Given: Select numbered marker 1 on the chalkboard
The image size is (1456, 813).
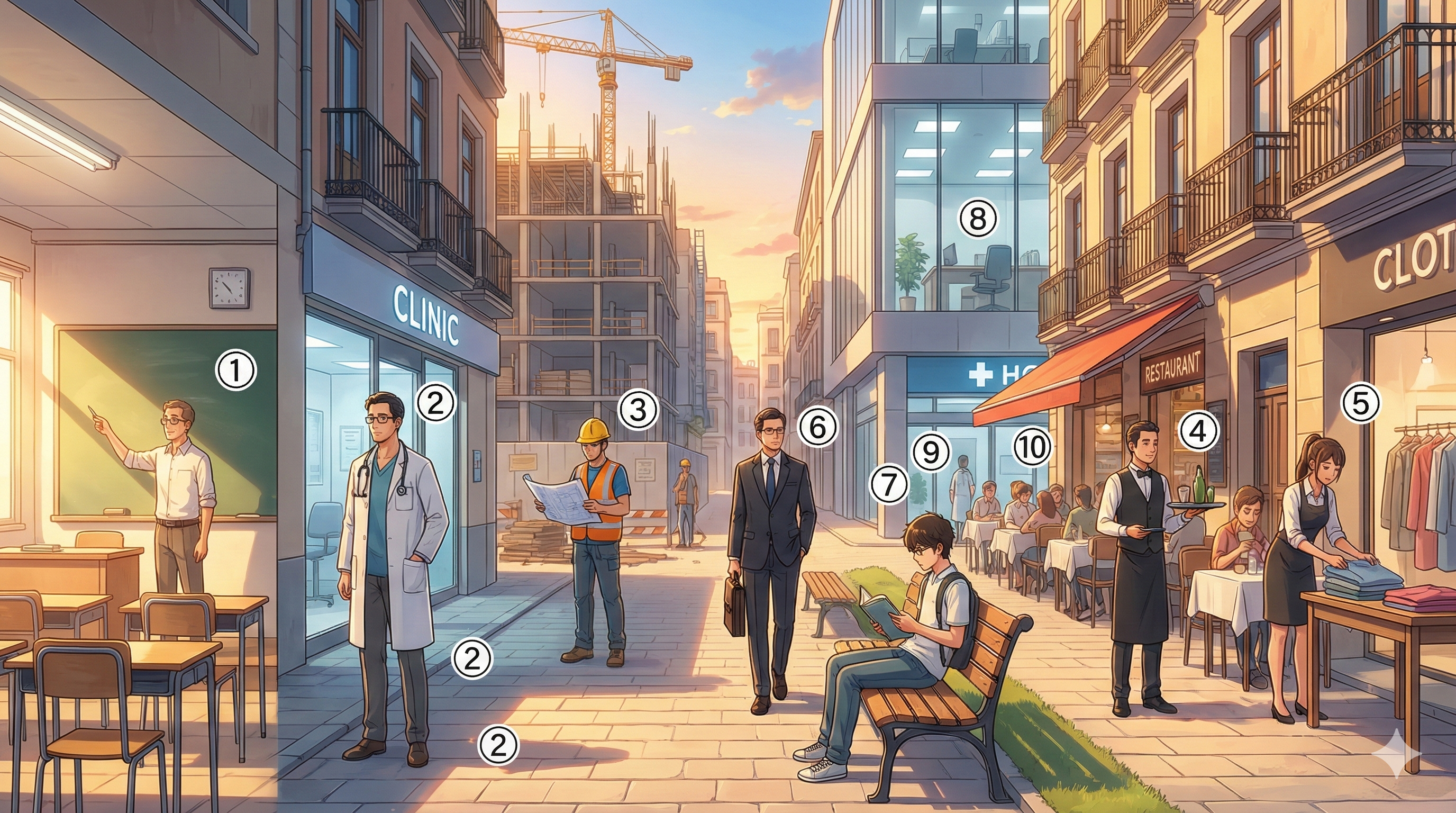Looking at the screenshot, I should [236, 371].
